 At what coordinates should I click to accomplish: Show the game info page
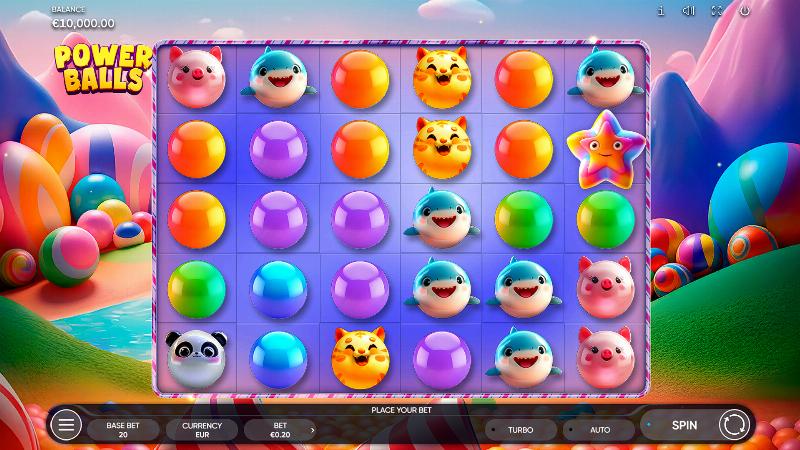pyautogui.click(x=661, y=10)
